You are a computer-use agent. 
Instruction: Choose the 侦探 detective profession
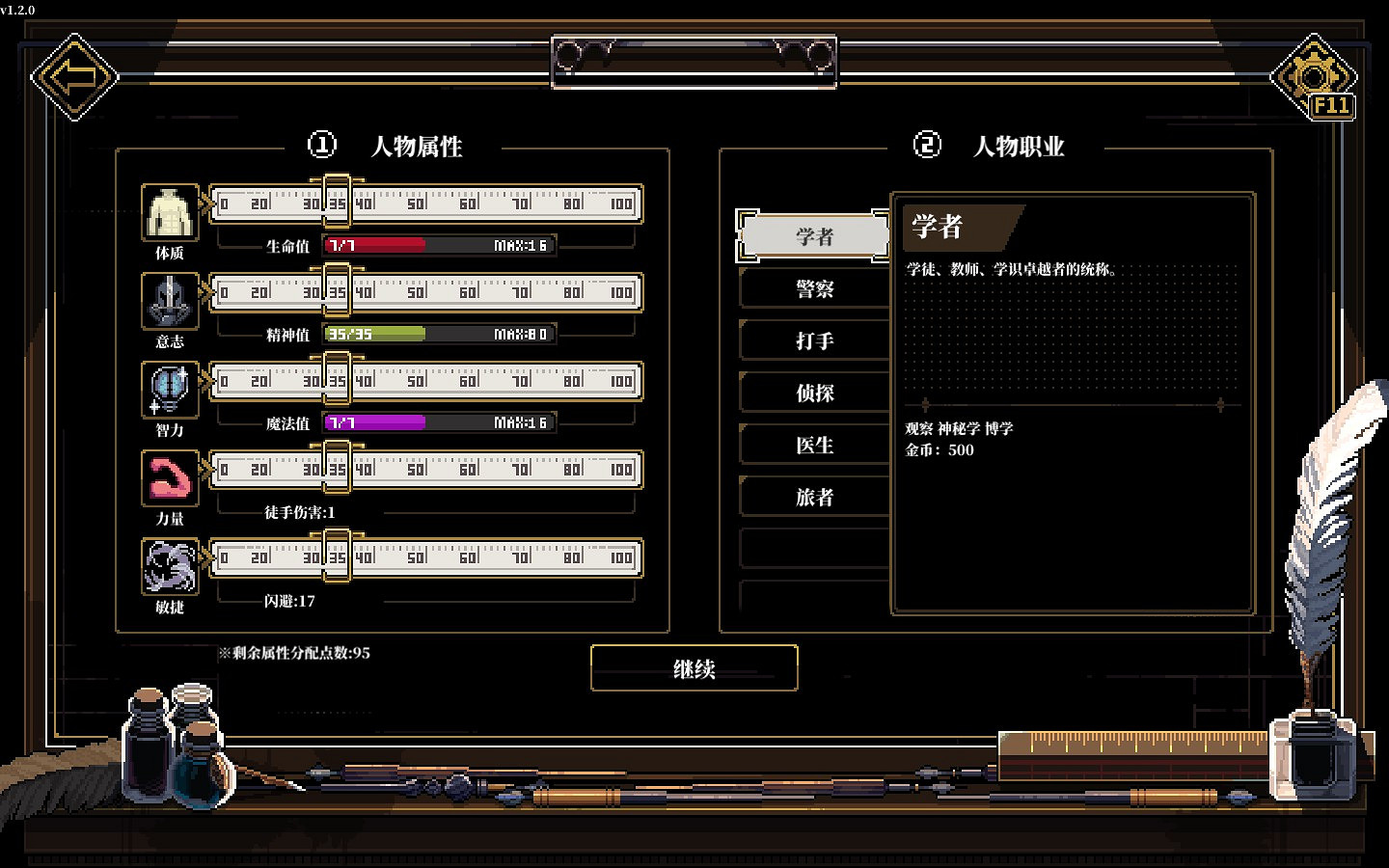point(815,393)
